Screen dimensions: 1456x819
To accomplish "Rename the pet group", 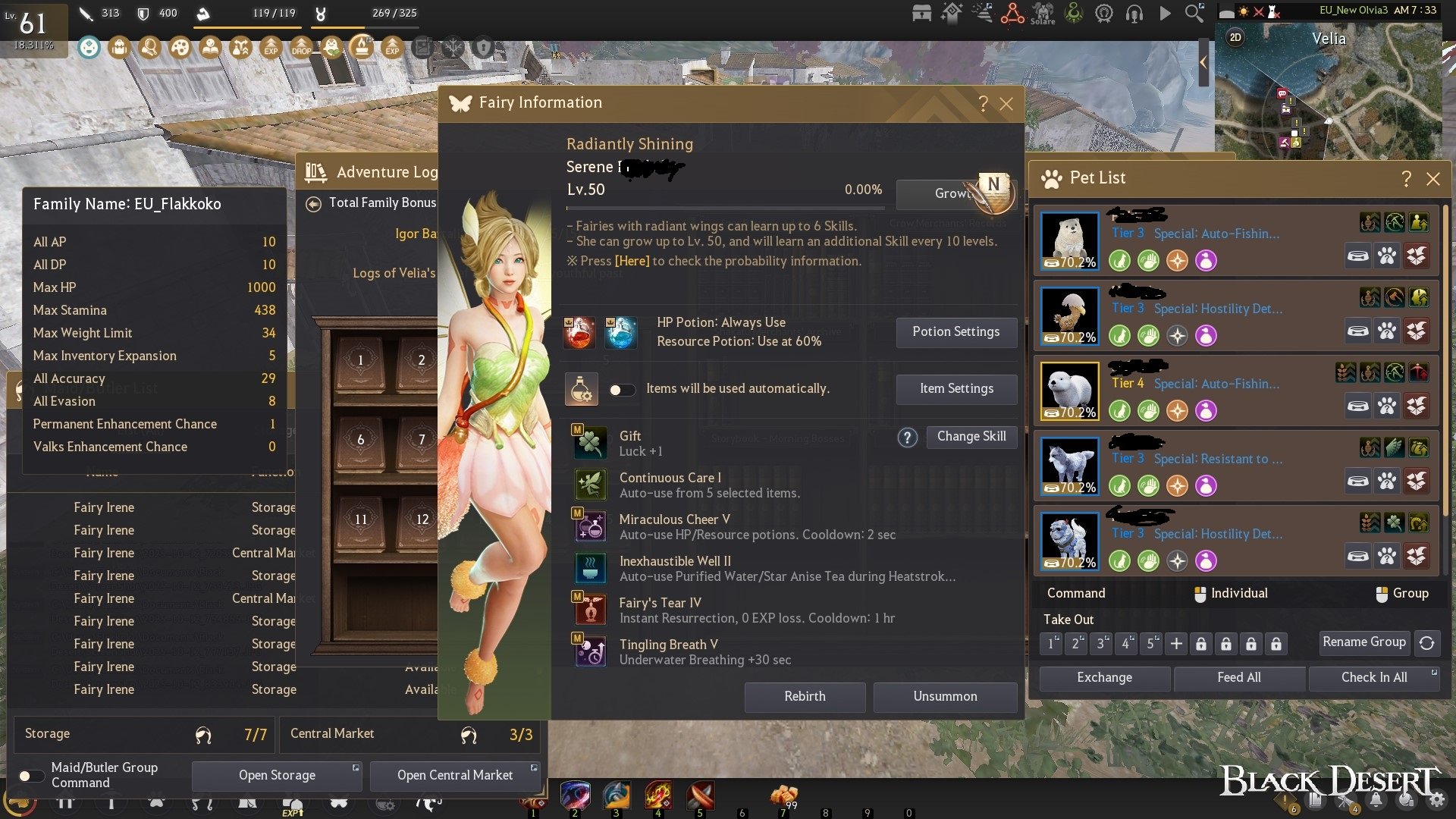I will pos(1363,642).
